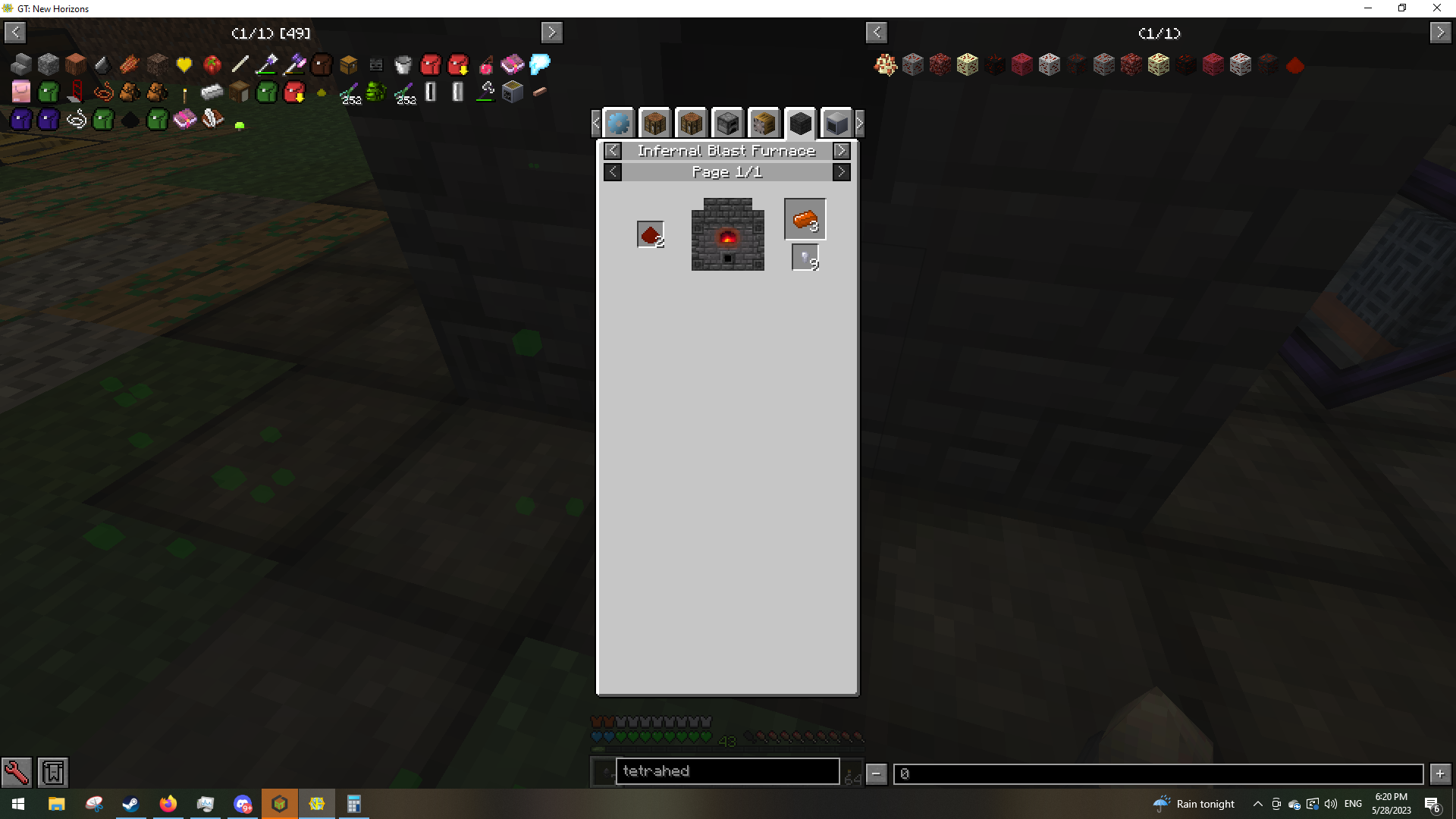
Task: Select the rightmost smelting machine recipe tab
Action: coord(836,122)
